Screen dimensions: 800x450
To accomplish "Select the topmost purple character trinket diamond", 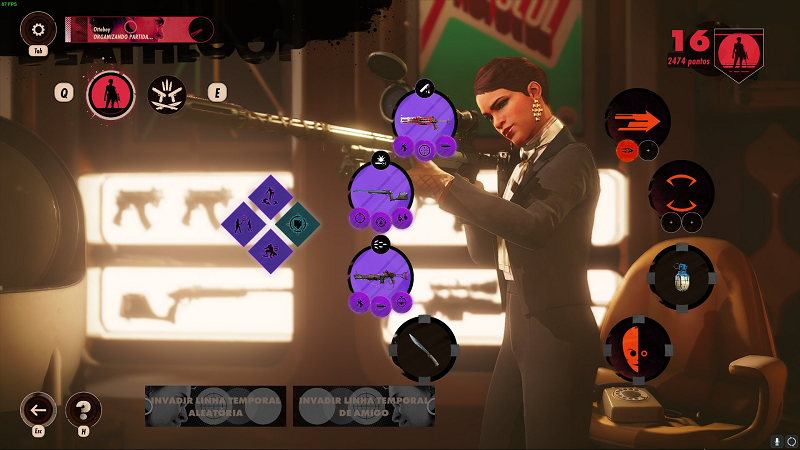I will [x=269, y=195].
